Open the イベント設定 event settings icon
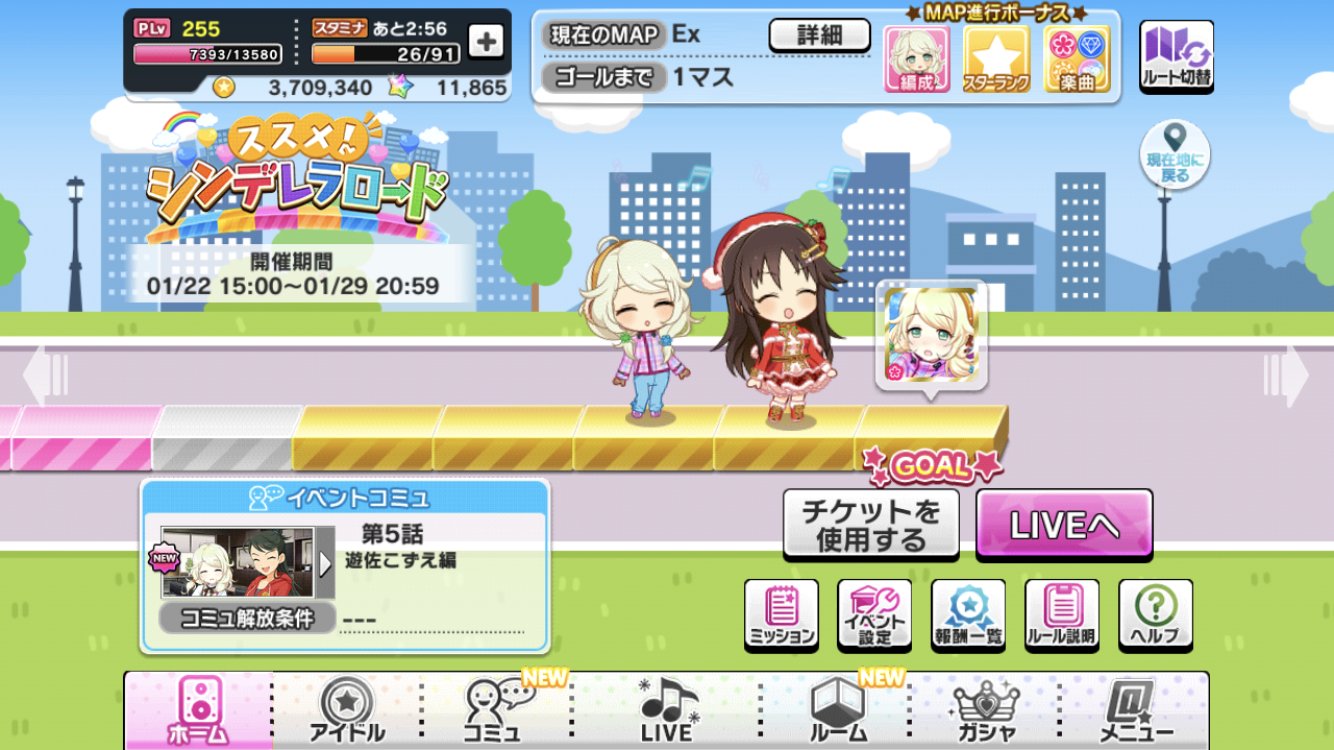This screenshot has width=1334, height=750. 873,612
